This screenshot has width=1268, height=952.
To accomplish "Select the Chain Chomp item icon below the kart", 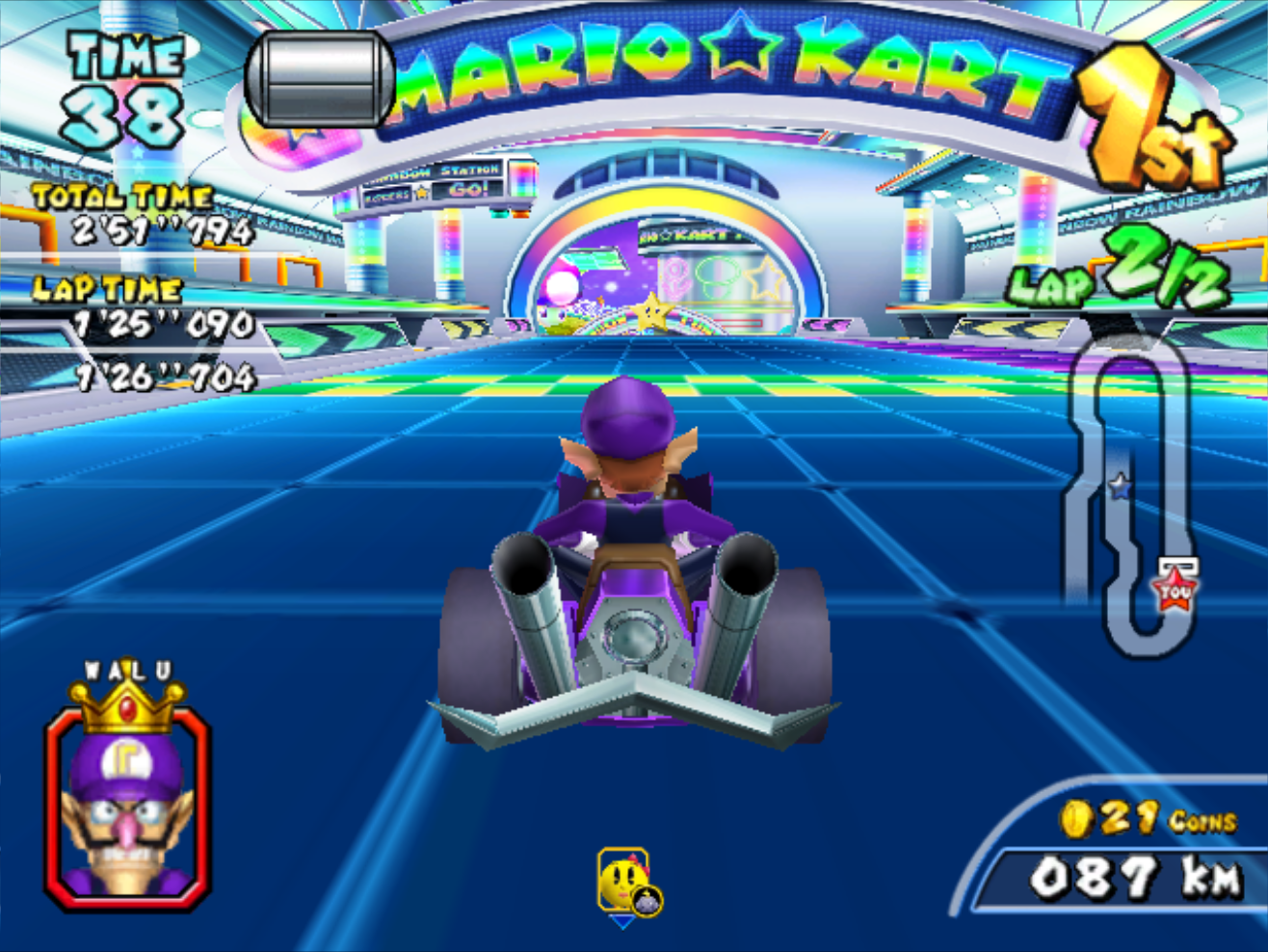I will point(621,879).
